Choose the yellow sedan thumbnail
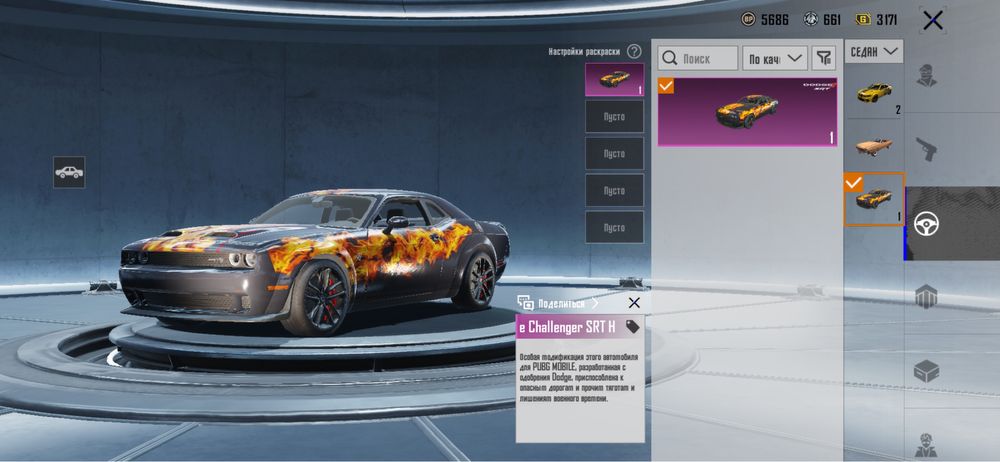 coord(873,93)
